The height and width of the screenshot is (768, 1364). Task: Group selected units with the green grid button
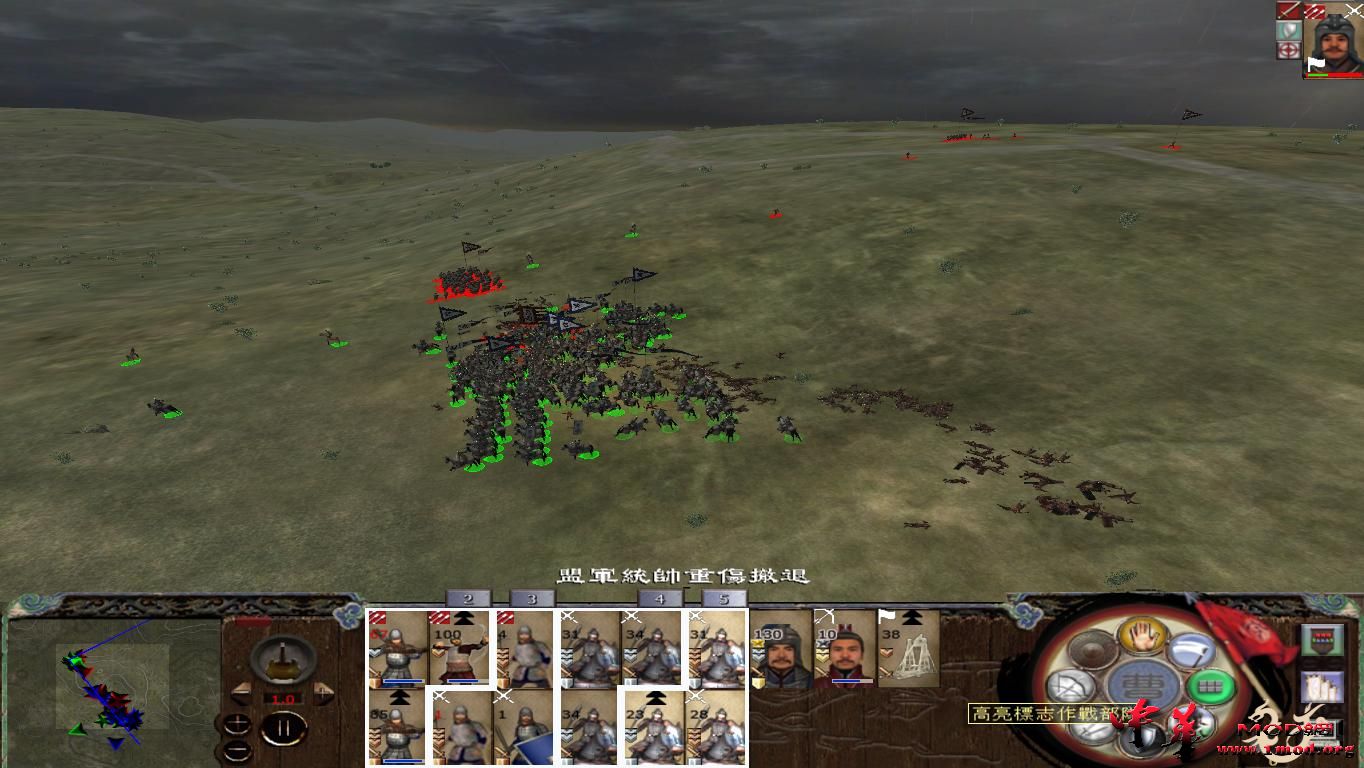pos(1211,686)
